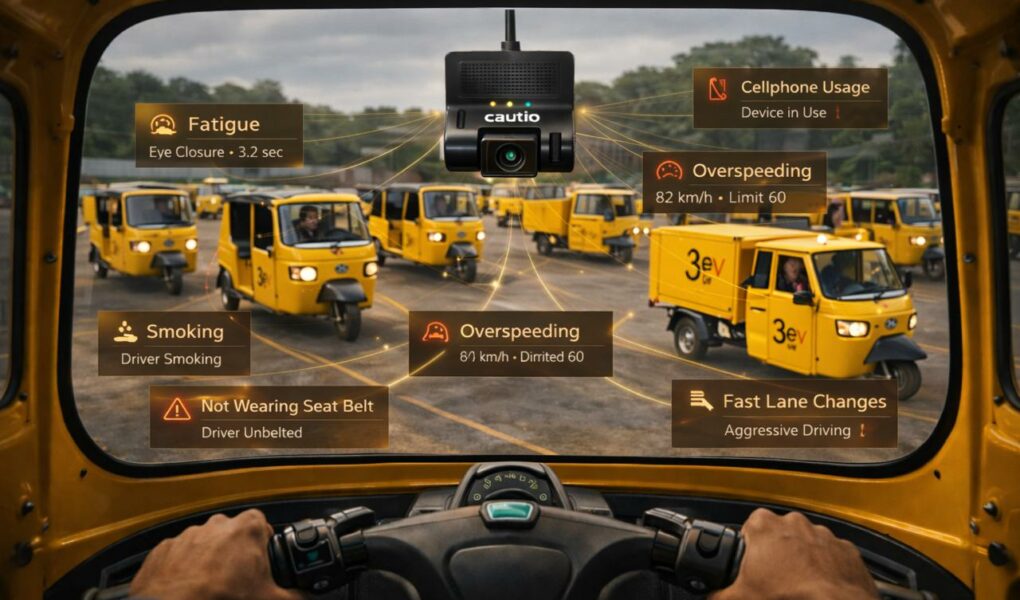Click the Overspeeding alert reading Dirrited 60
This screenshot has width=1020, height=600.
pos(510,343)
